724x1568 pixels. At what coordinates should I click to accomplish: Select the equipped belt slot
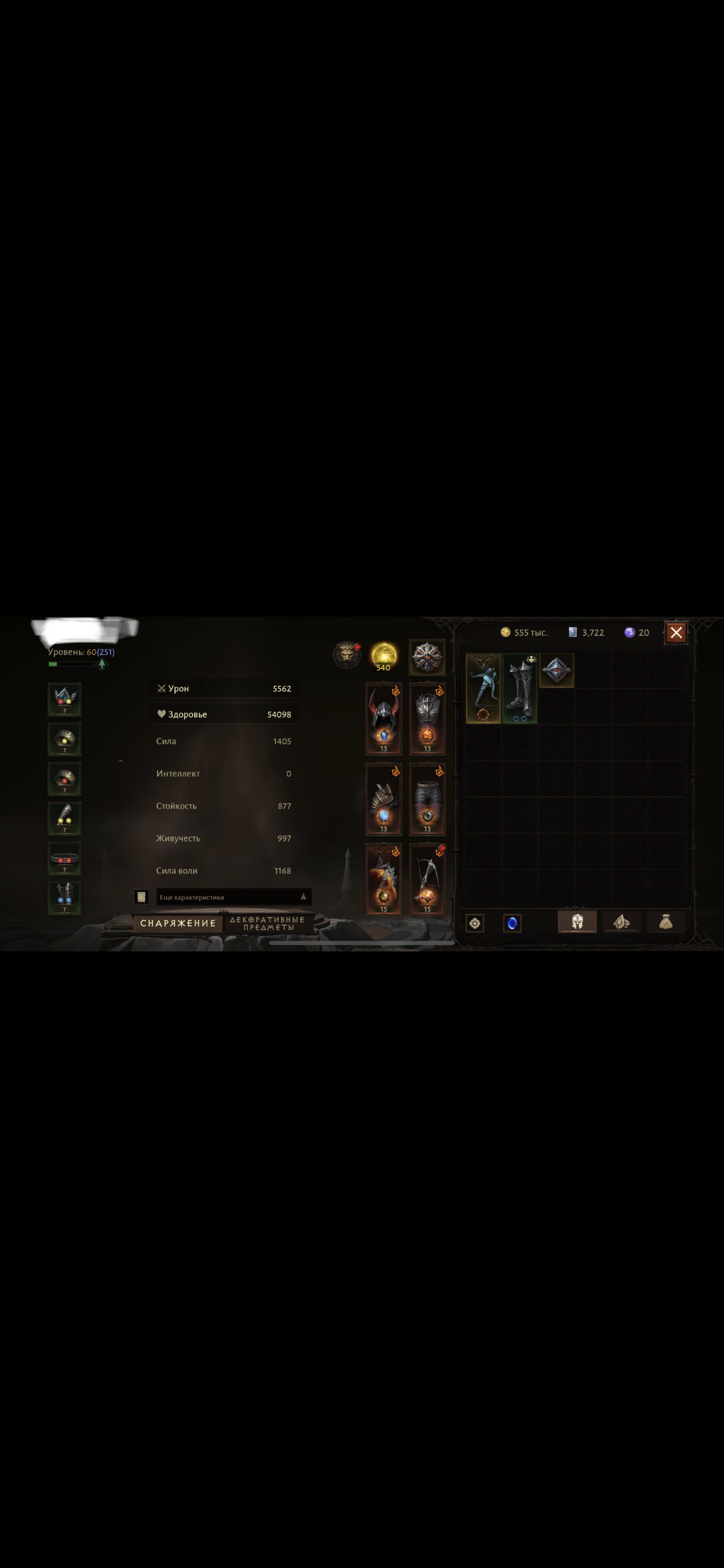click(x=65, y=858)
